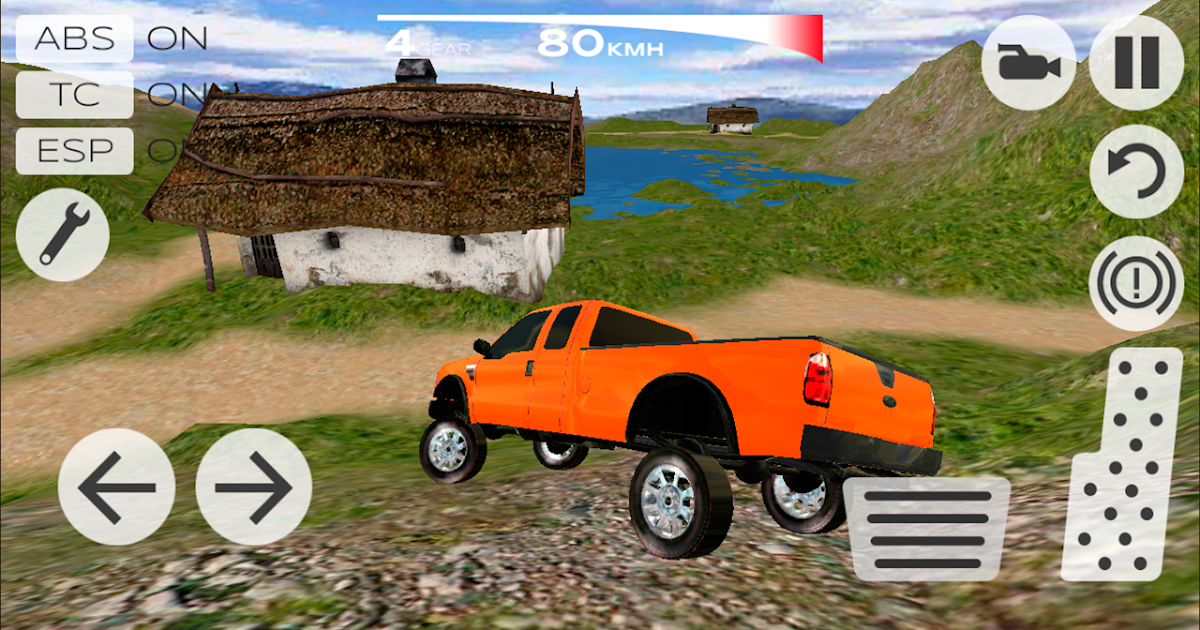Tap the brake pedal
This screenshot has width=1200, height=630.
tap(927, 529)
